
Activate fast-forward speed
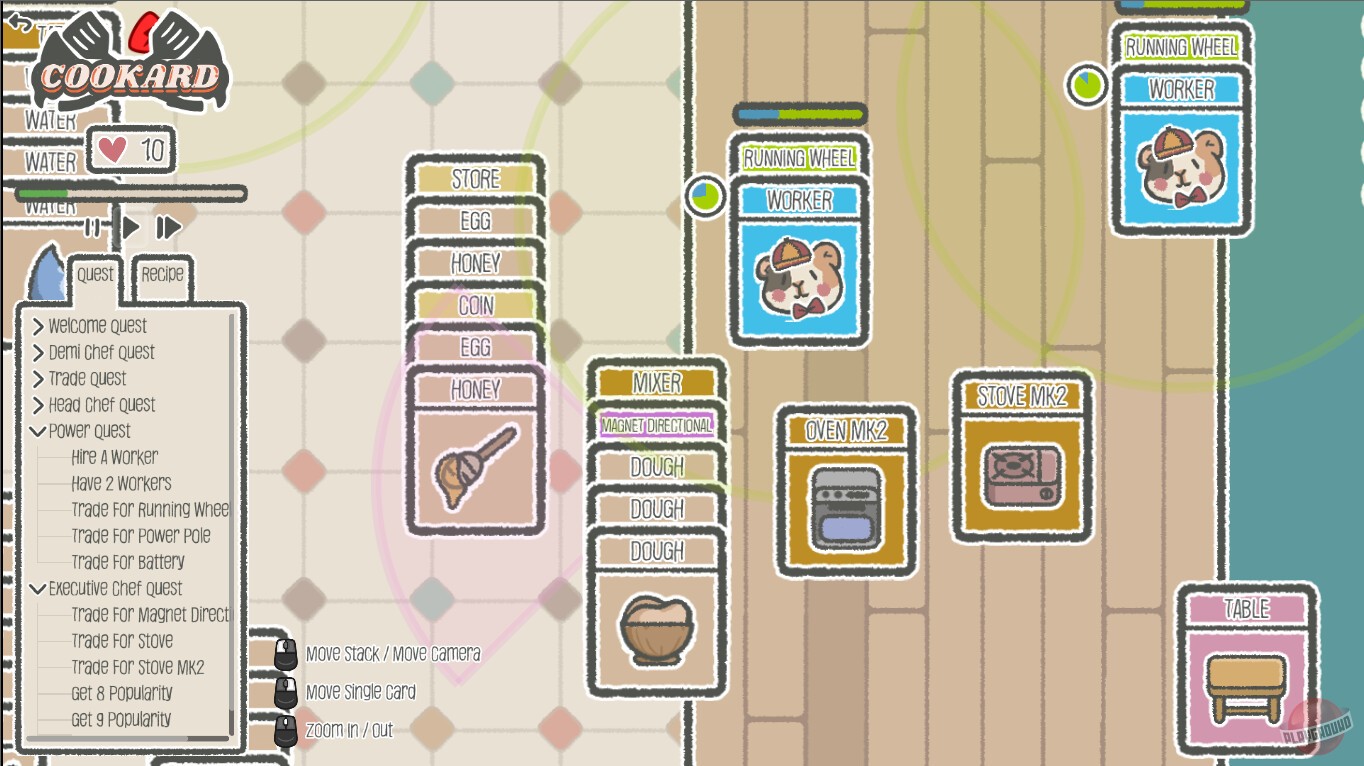168,227
